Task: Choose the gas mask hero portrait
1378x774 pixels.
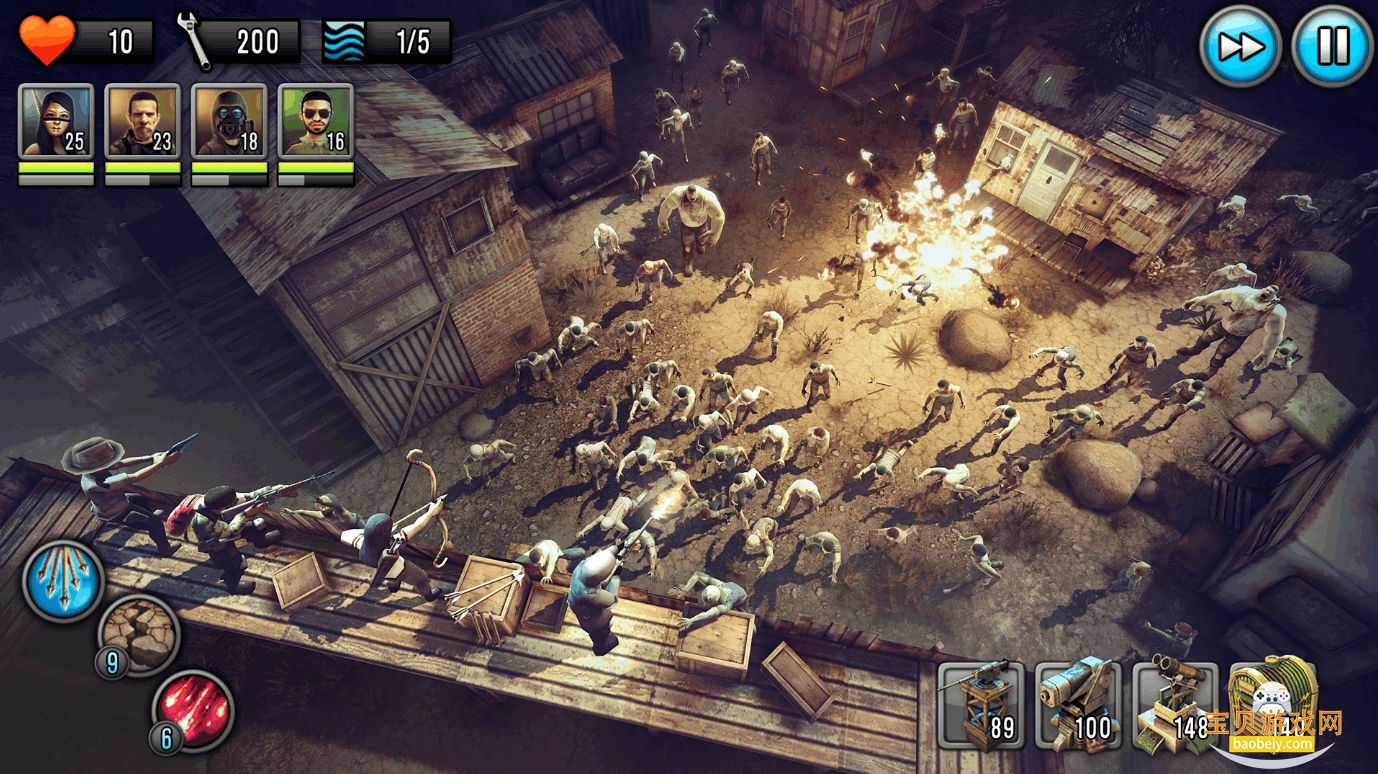Action: point(229,121)
